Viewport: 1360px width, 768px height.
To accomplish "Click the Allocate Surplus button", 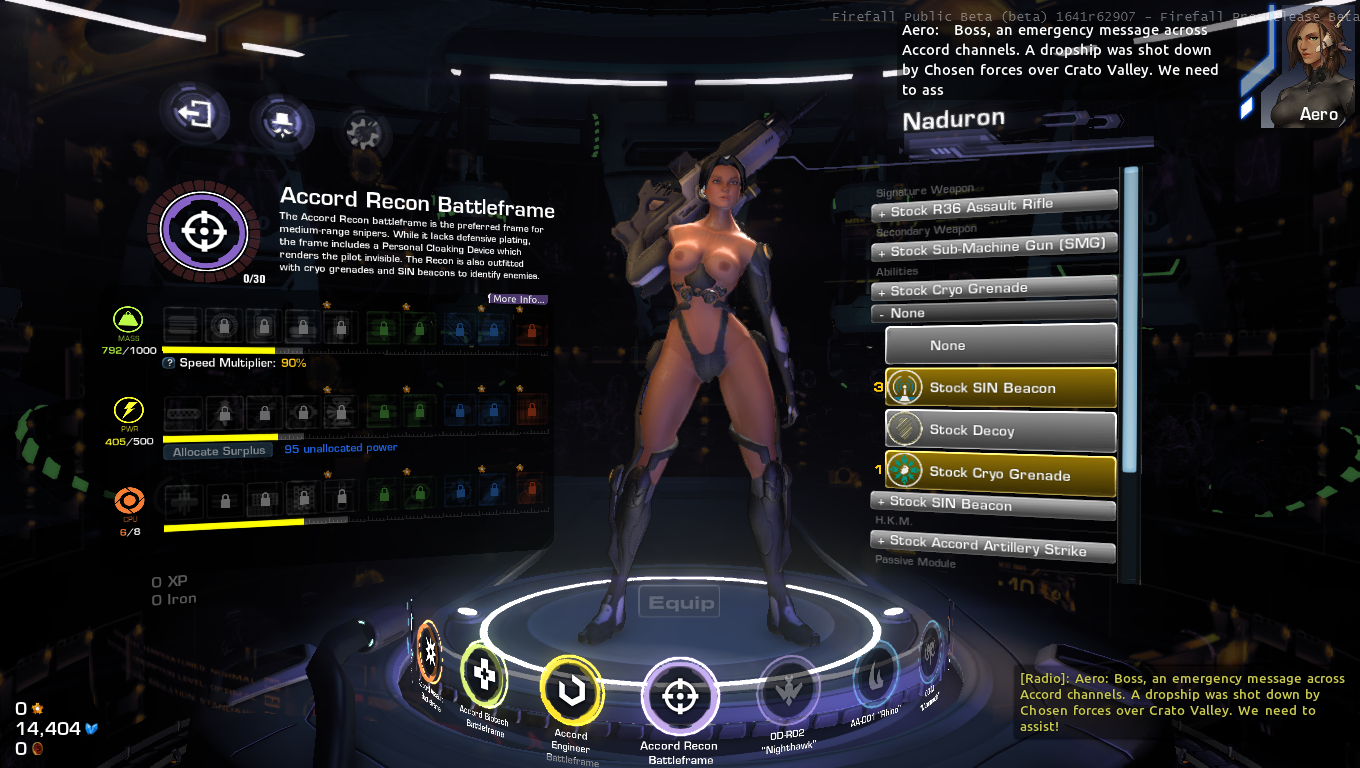I will 218,451.
